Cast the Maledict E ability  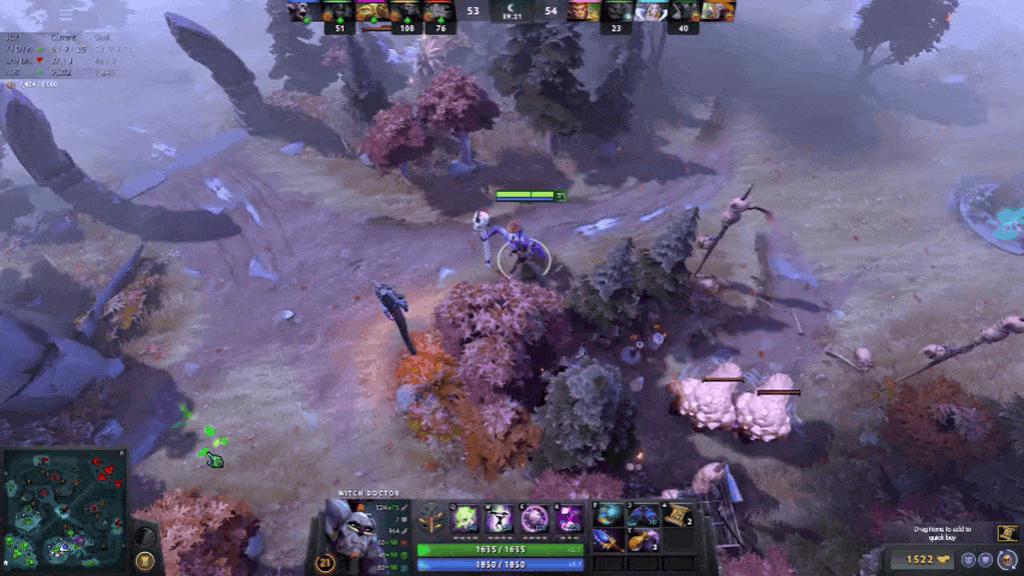535,518
